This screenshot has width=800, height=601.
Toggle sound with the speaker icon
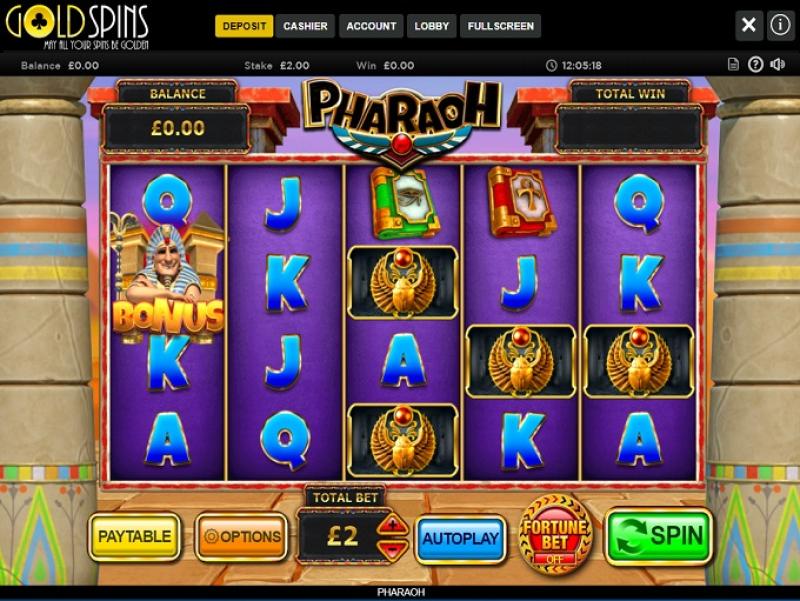777,65
